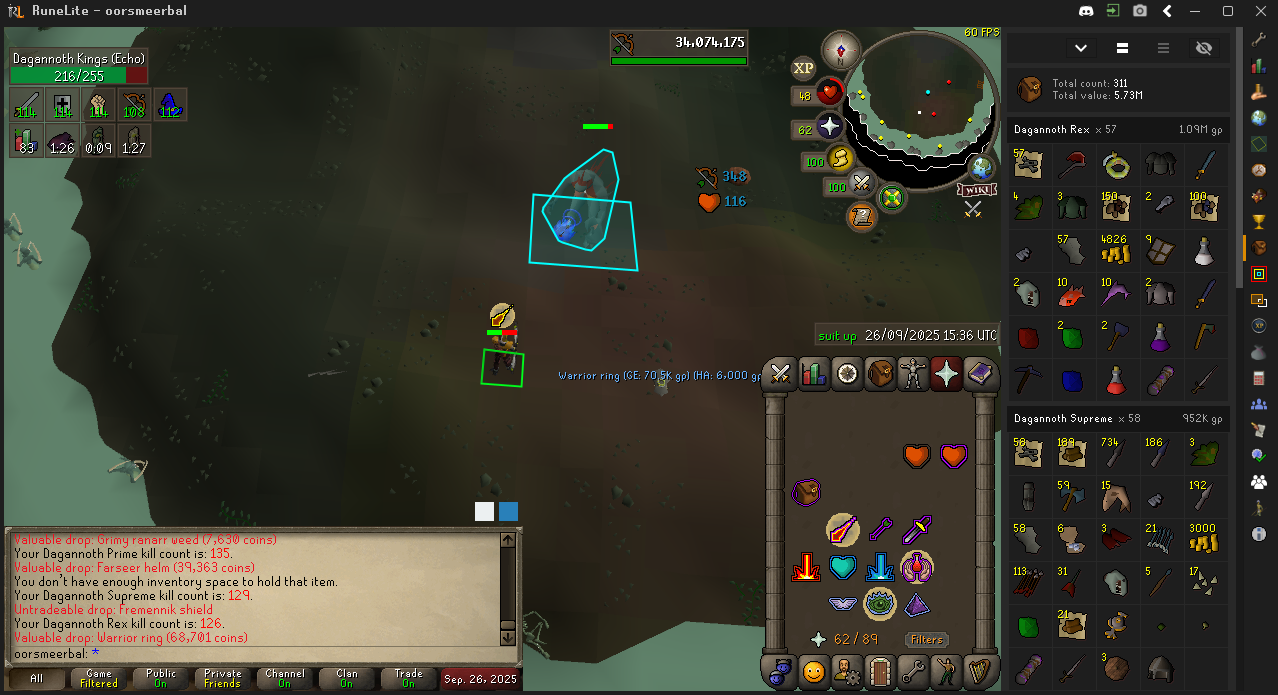Viewport: 1278px width, 695px height.
Task: Switch to the Clan chat tab
Action: point(346,678)
